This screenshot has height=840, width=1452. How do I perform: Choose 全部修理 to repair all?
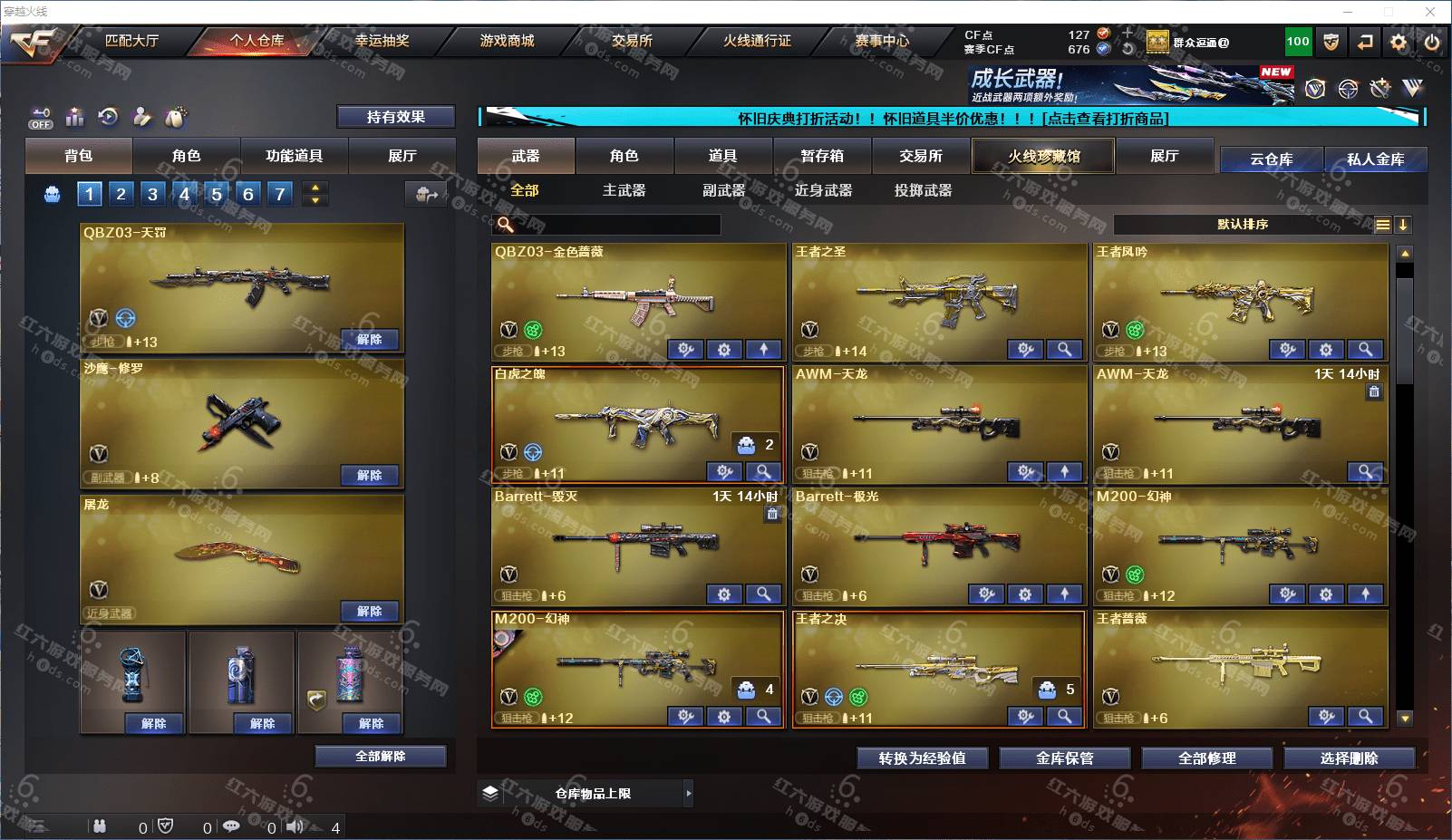click(1206, 758)
